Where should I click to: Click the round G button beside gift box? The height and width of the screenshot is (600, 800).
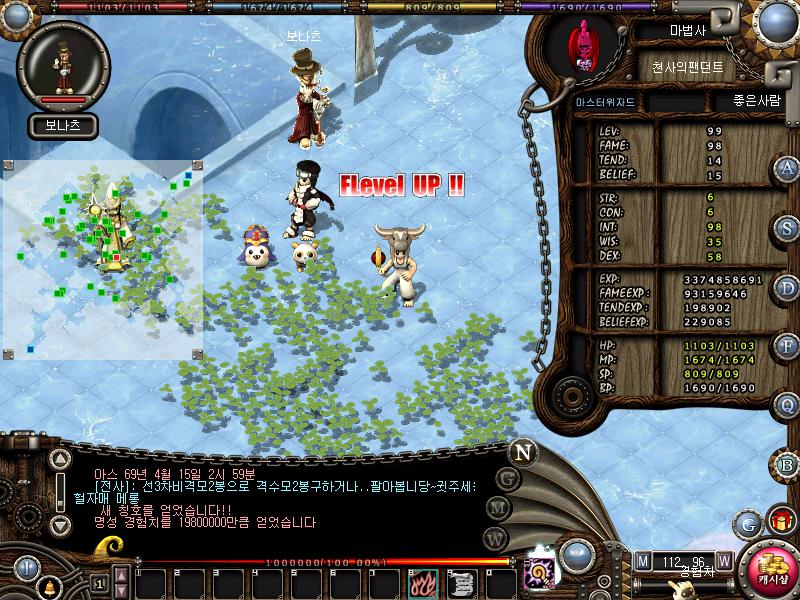coord(748,523)
